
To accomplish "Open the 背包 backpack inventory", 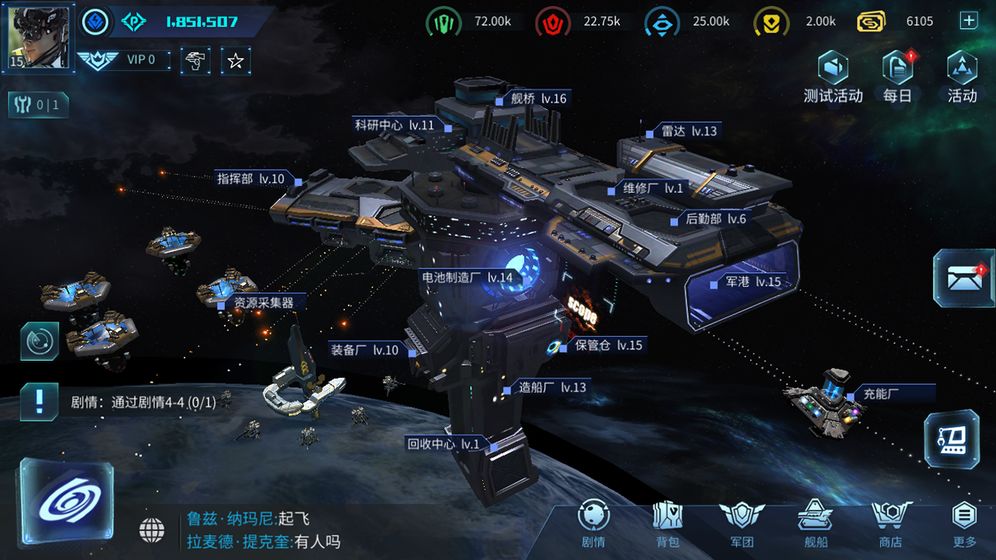I will click(x=667, y=523).
